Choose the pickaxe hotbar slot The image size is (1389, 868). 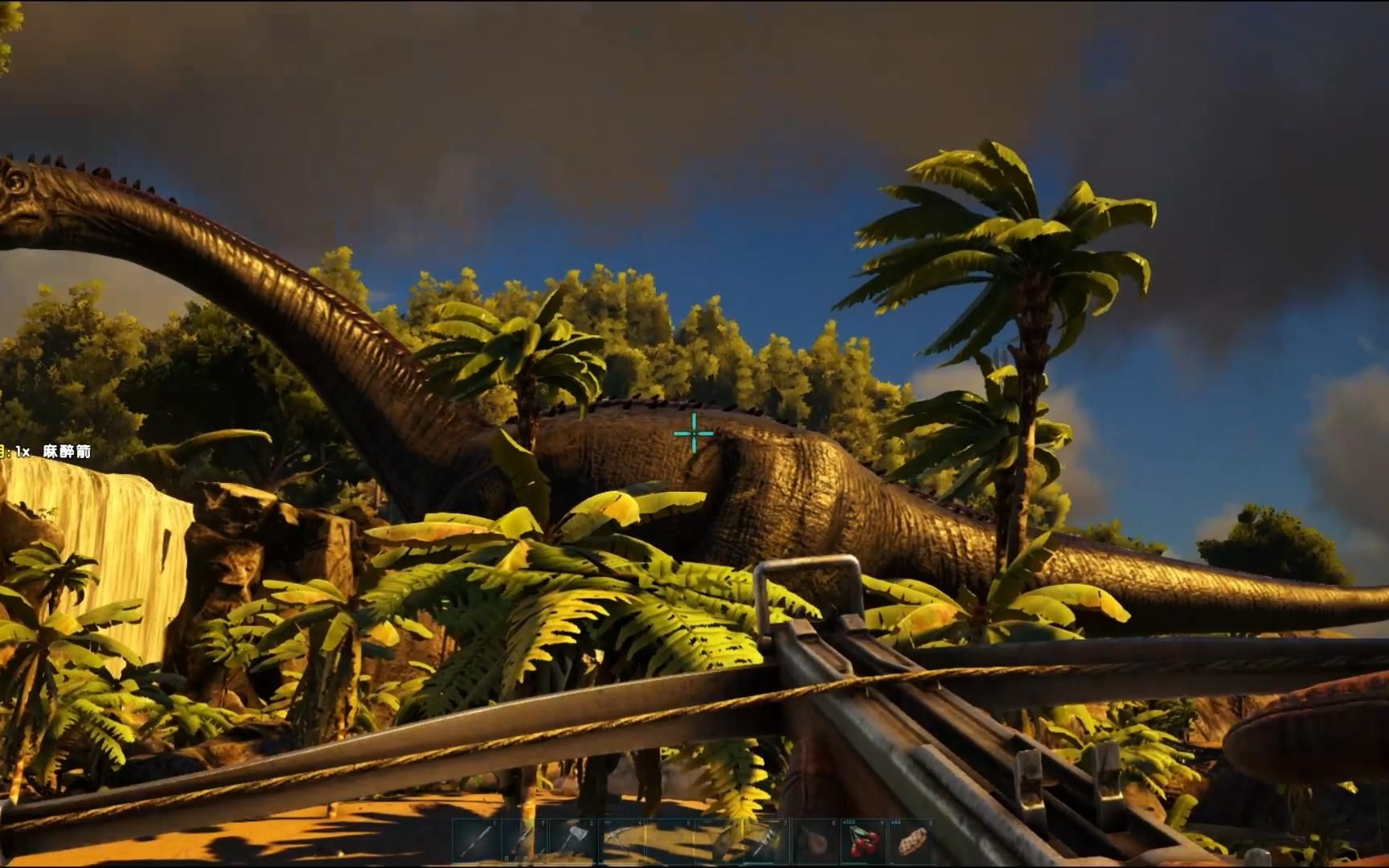[621, 841]
